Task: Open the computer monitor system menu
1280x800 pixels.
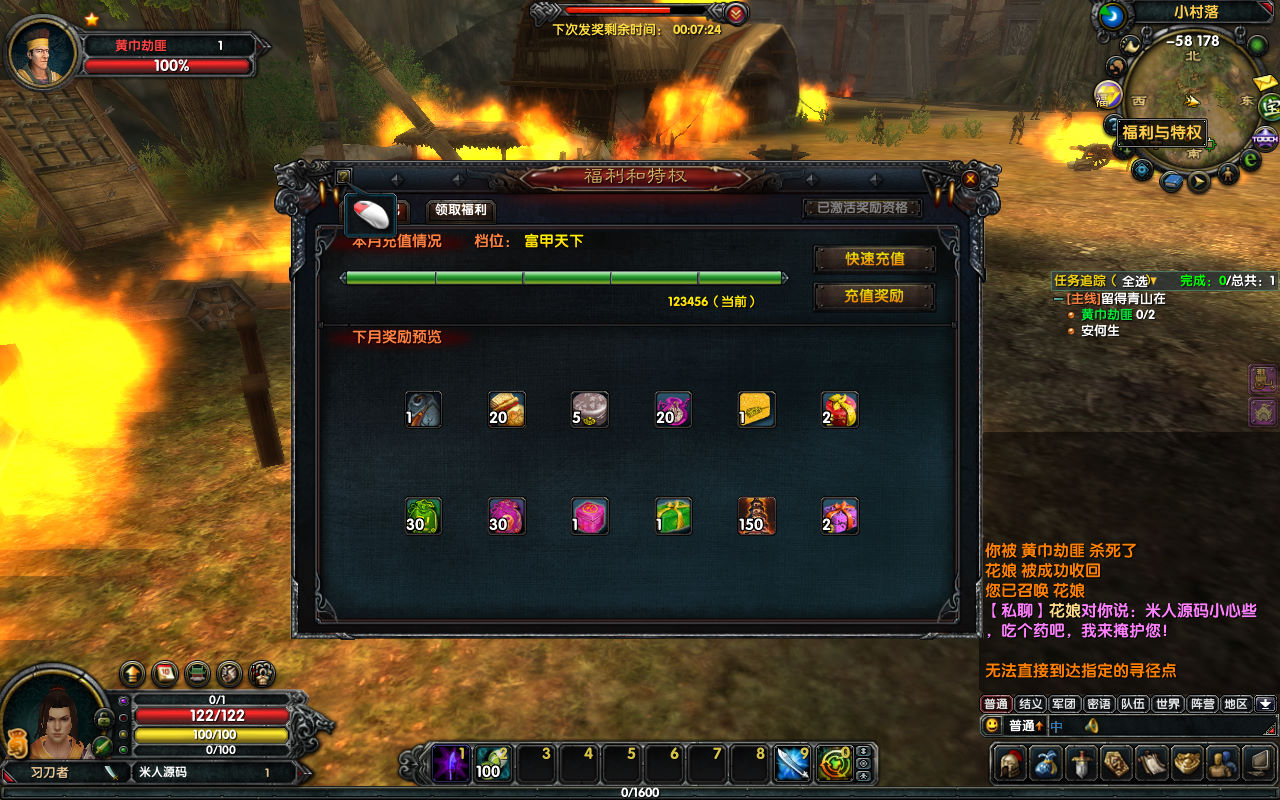Action: 1256,764
